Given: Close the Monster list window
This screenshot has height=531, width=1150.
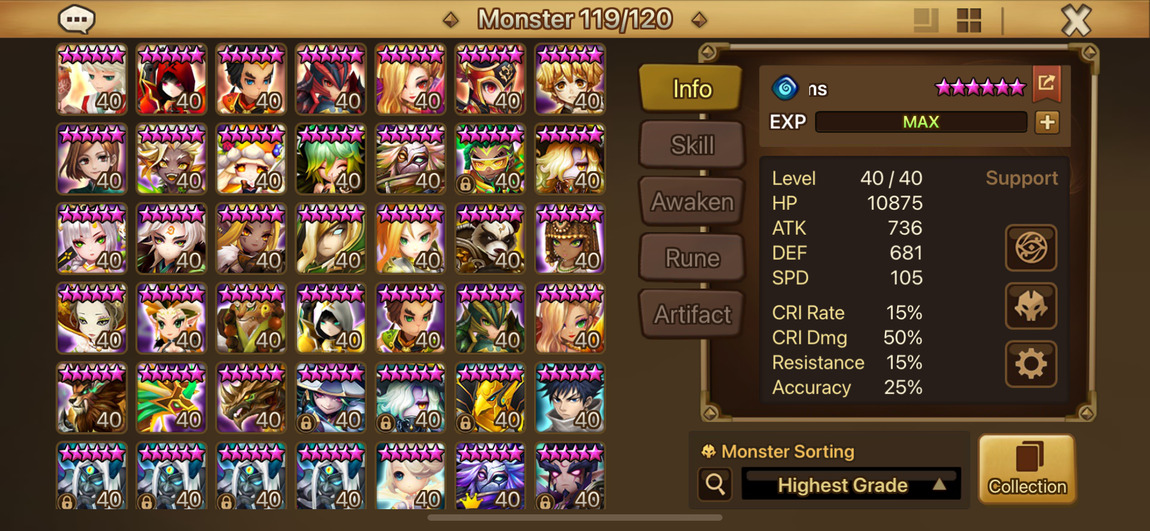Looking at the screenshot, I should tap(1076, 20).
